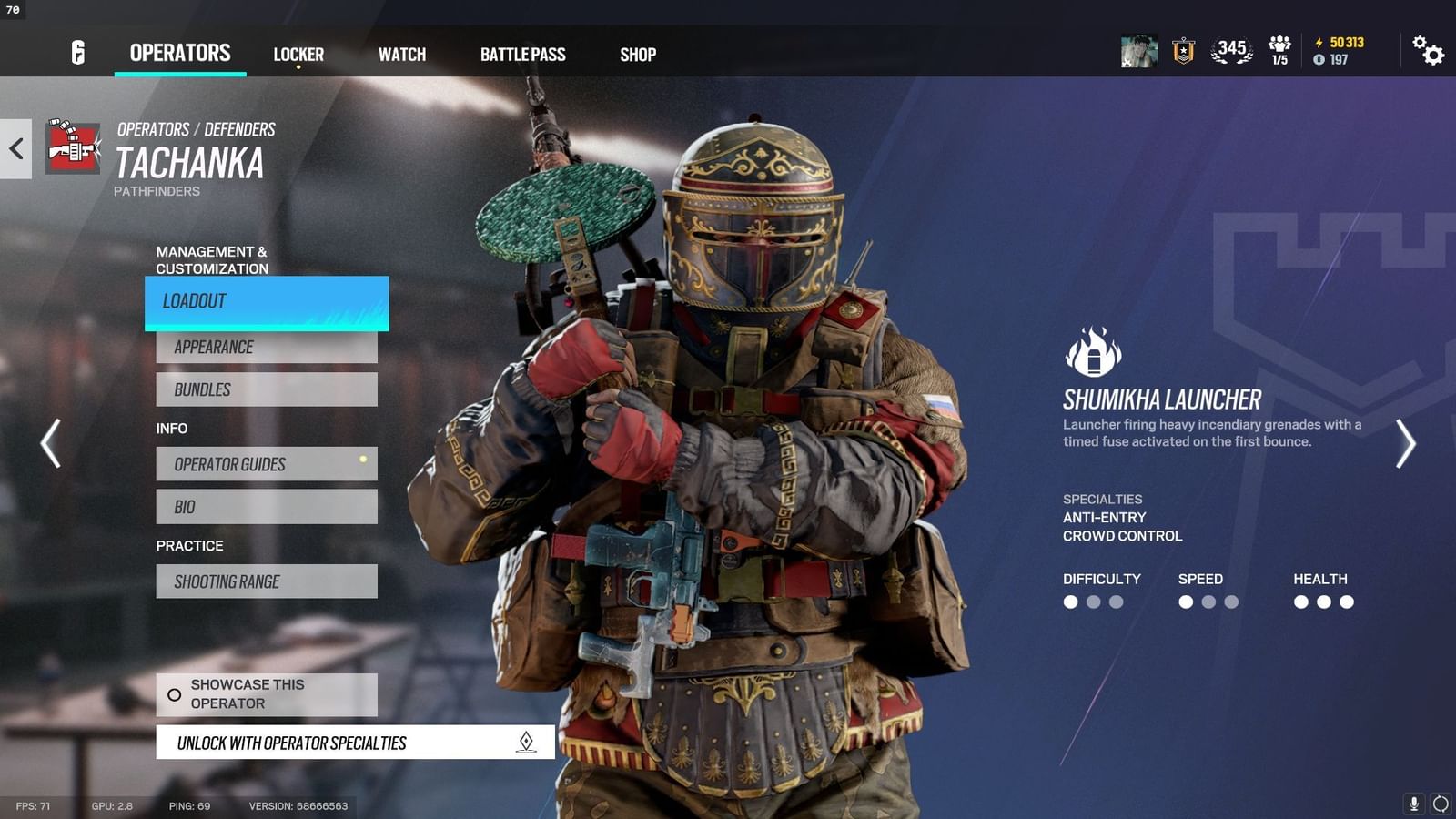Click the back chevron near Tachanka's portrait
This screenshot has height=819, width=1456.
[x=15, y=148]
